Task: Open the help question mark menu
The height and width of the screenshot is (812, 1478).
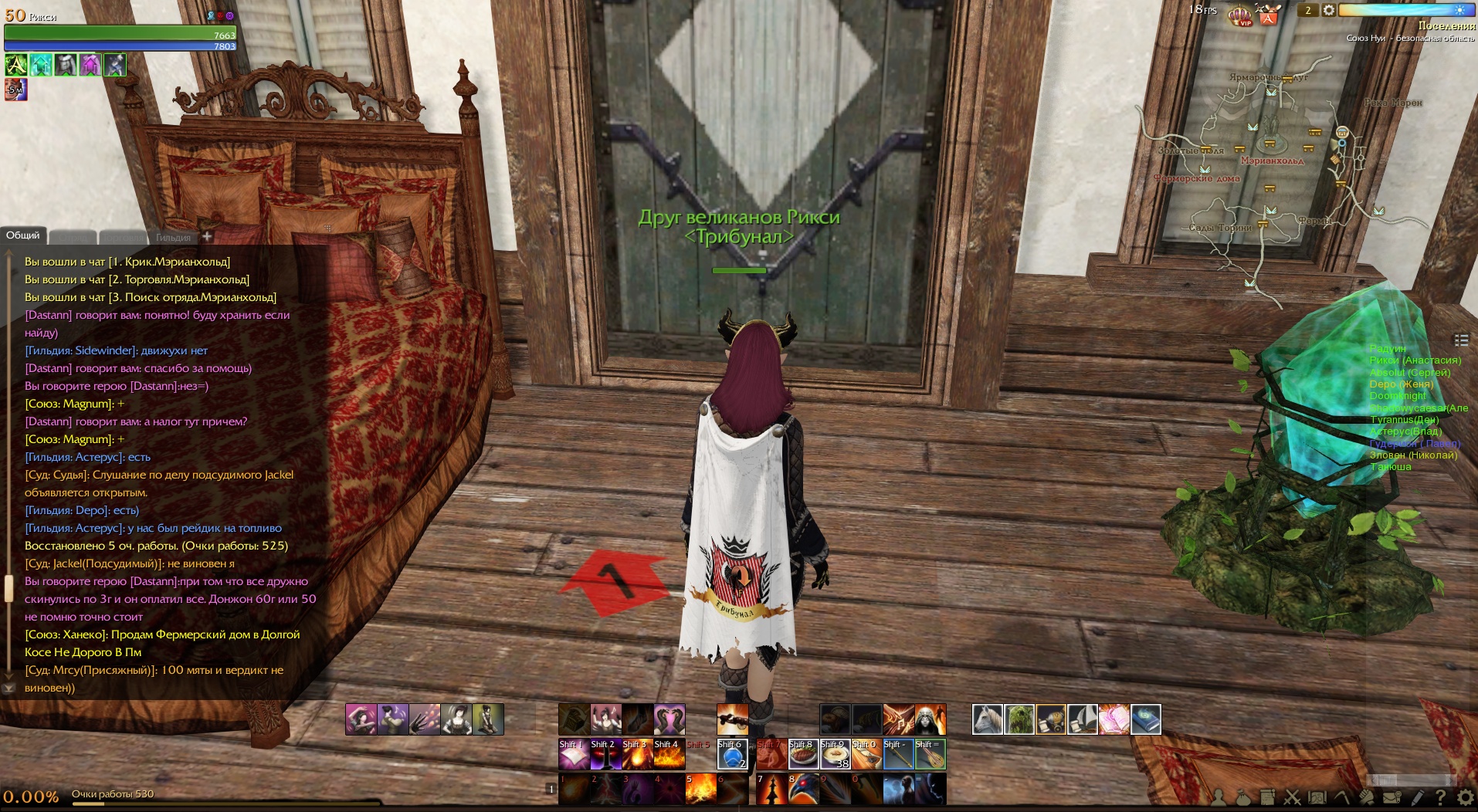Action: click(1440, 797)
